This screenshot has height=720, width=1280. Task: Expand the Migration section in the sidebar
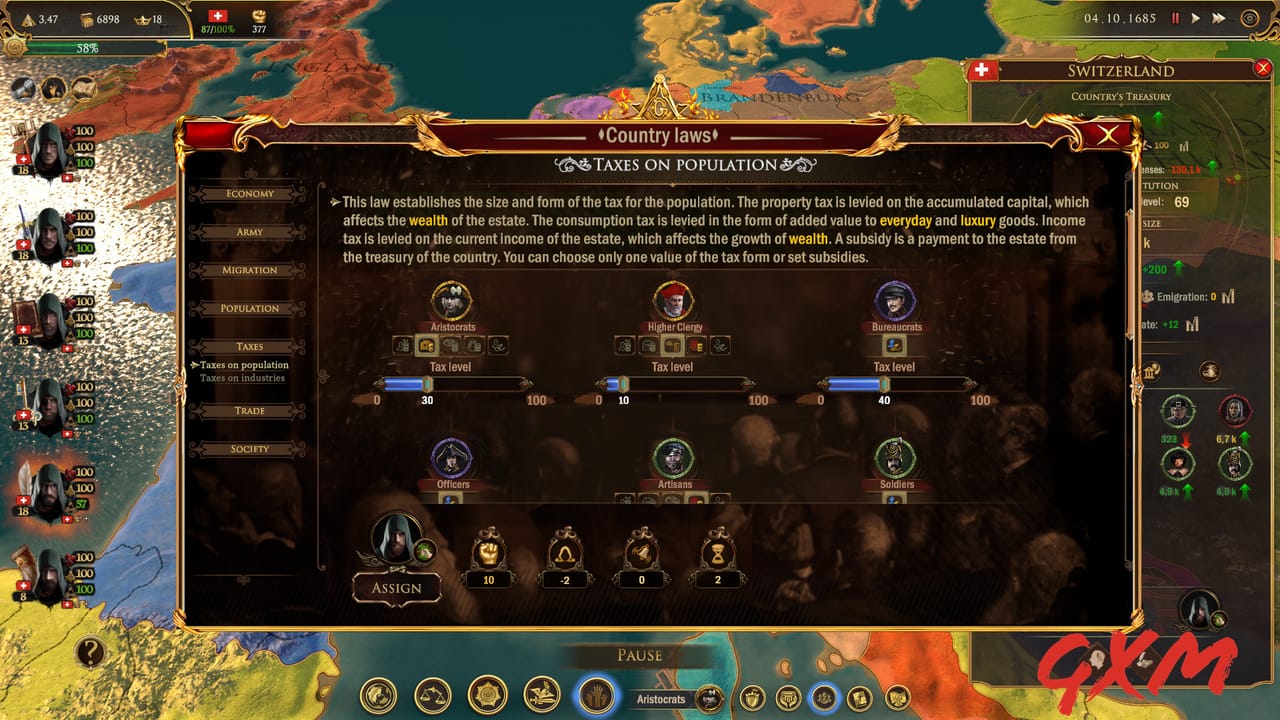[248, 270]
